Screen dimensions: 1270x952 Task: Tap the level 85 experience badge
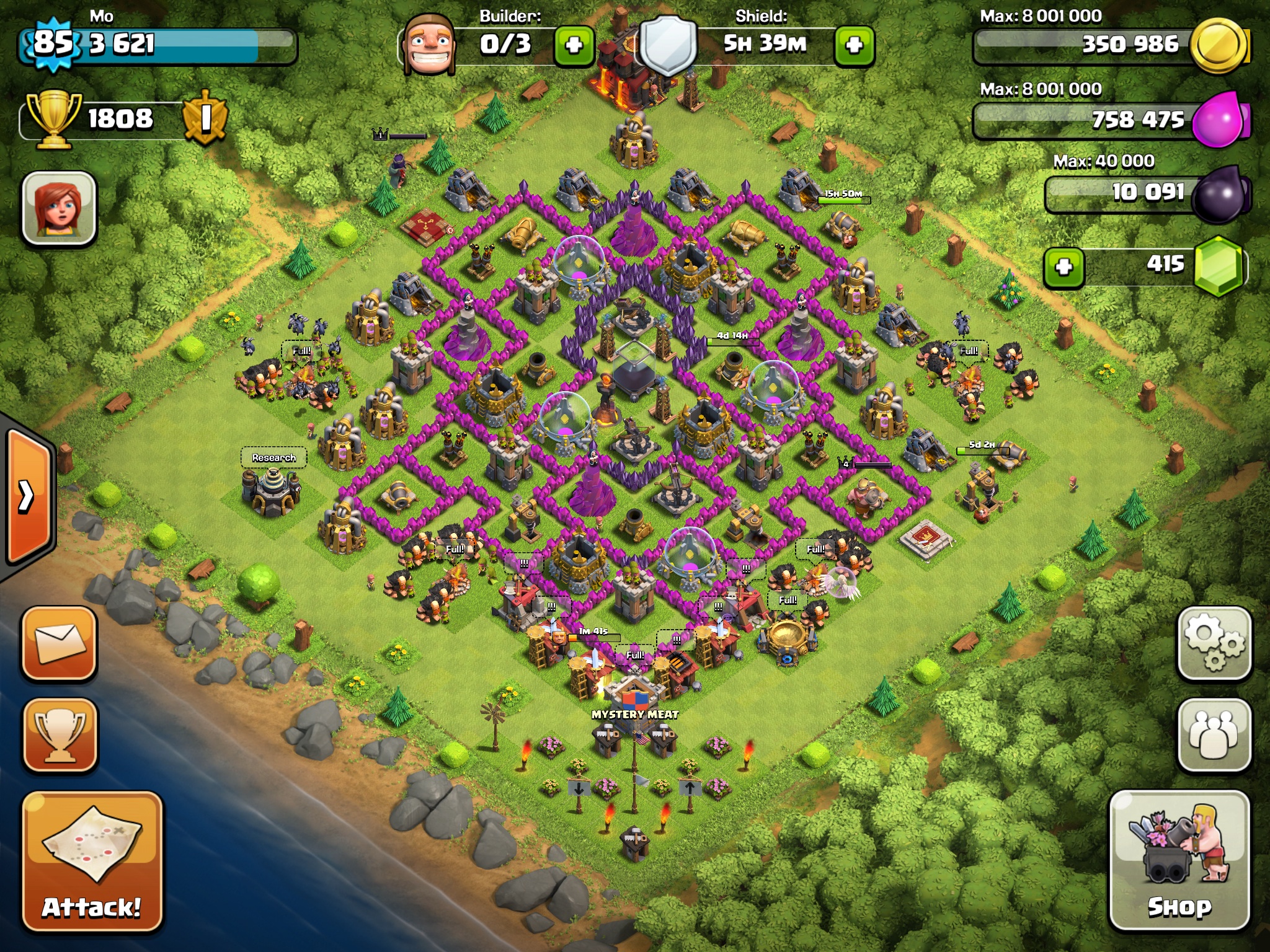tap(53, 43)
